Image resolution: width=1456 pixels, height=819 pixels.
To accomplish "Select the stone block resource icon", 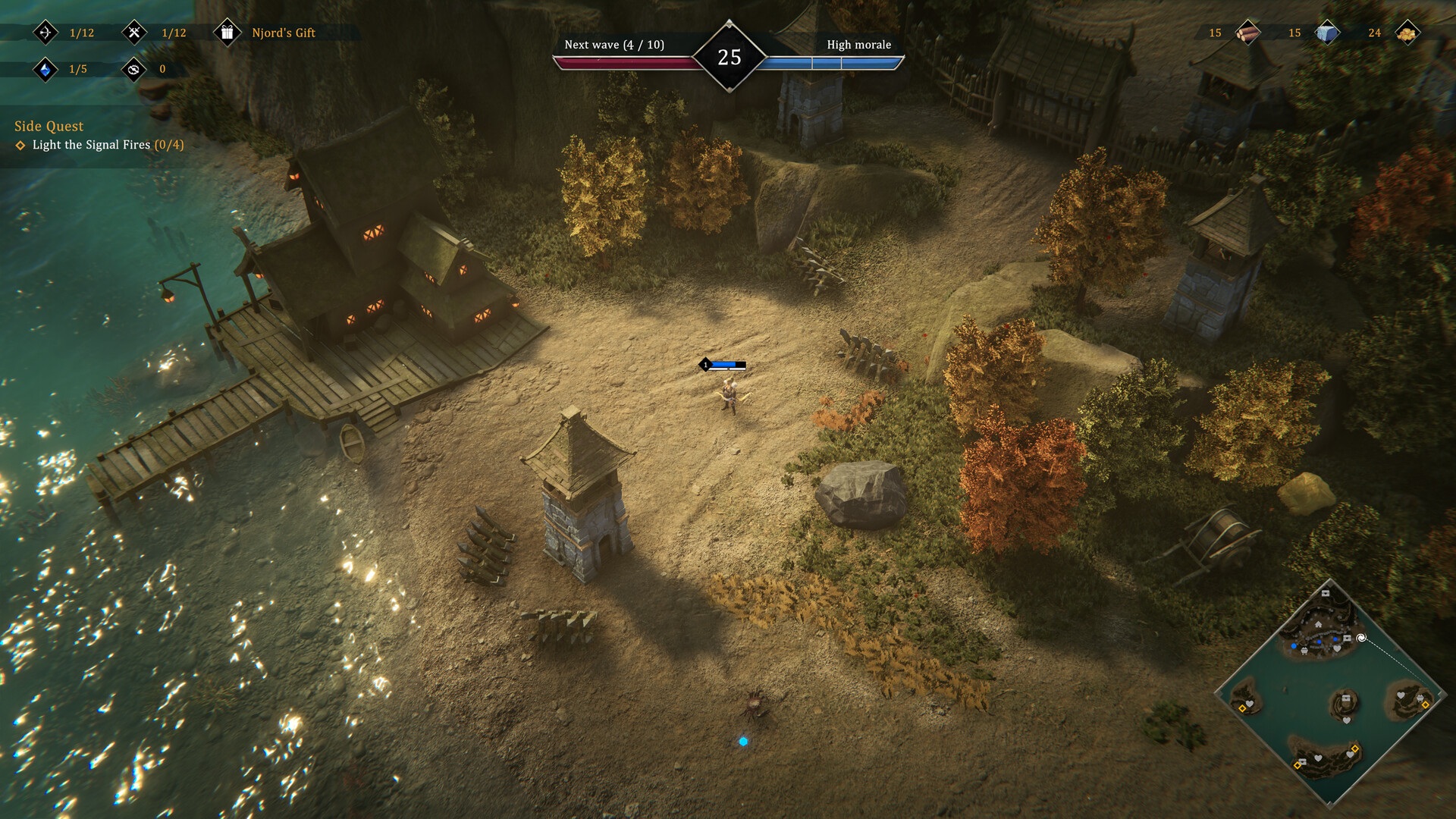I will click(x=1327, y=33).
